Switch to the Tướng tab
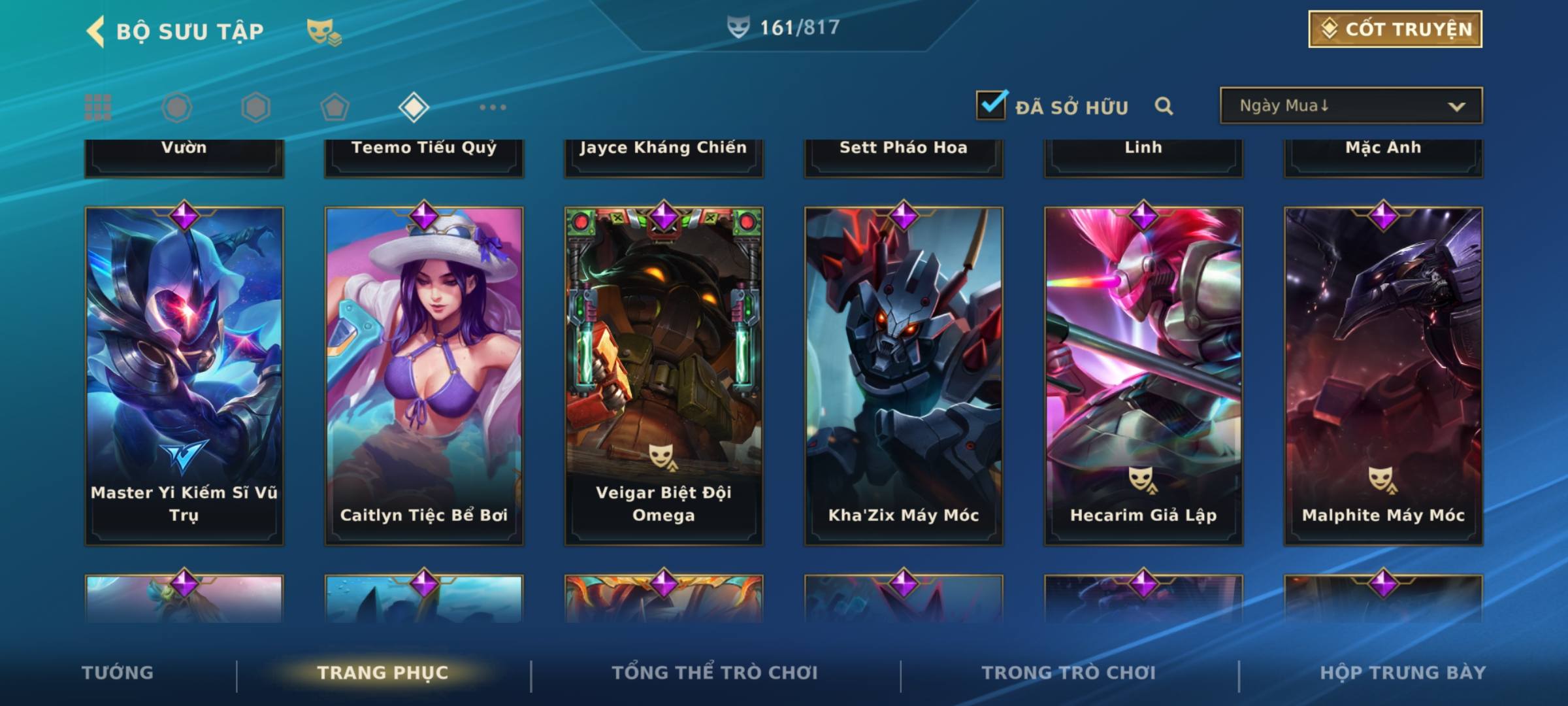Screen dimensions: 1568x706 (x=118, y=673)
